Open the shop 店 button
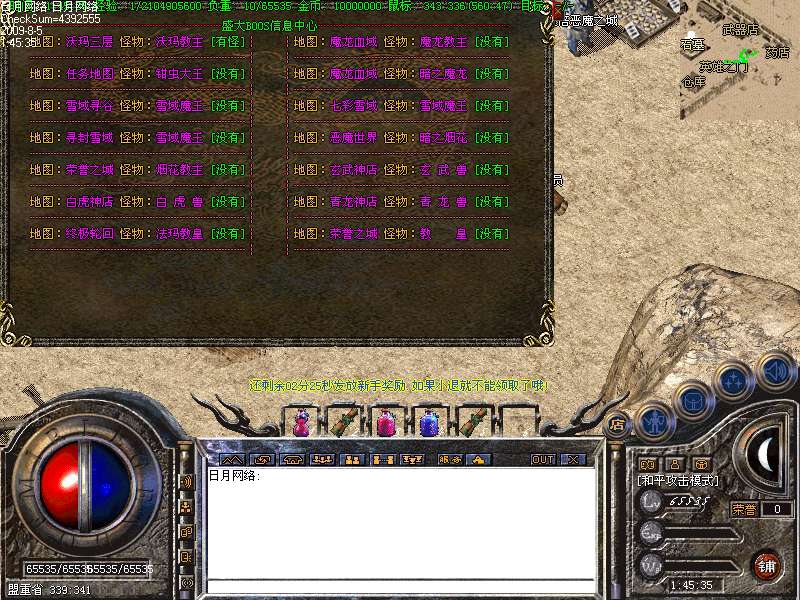Image resolution: width=800 pixels, height=600 pixels. pos(617,423)
